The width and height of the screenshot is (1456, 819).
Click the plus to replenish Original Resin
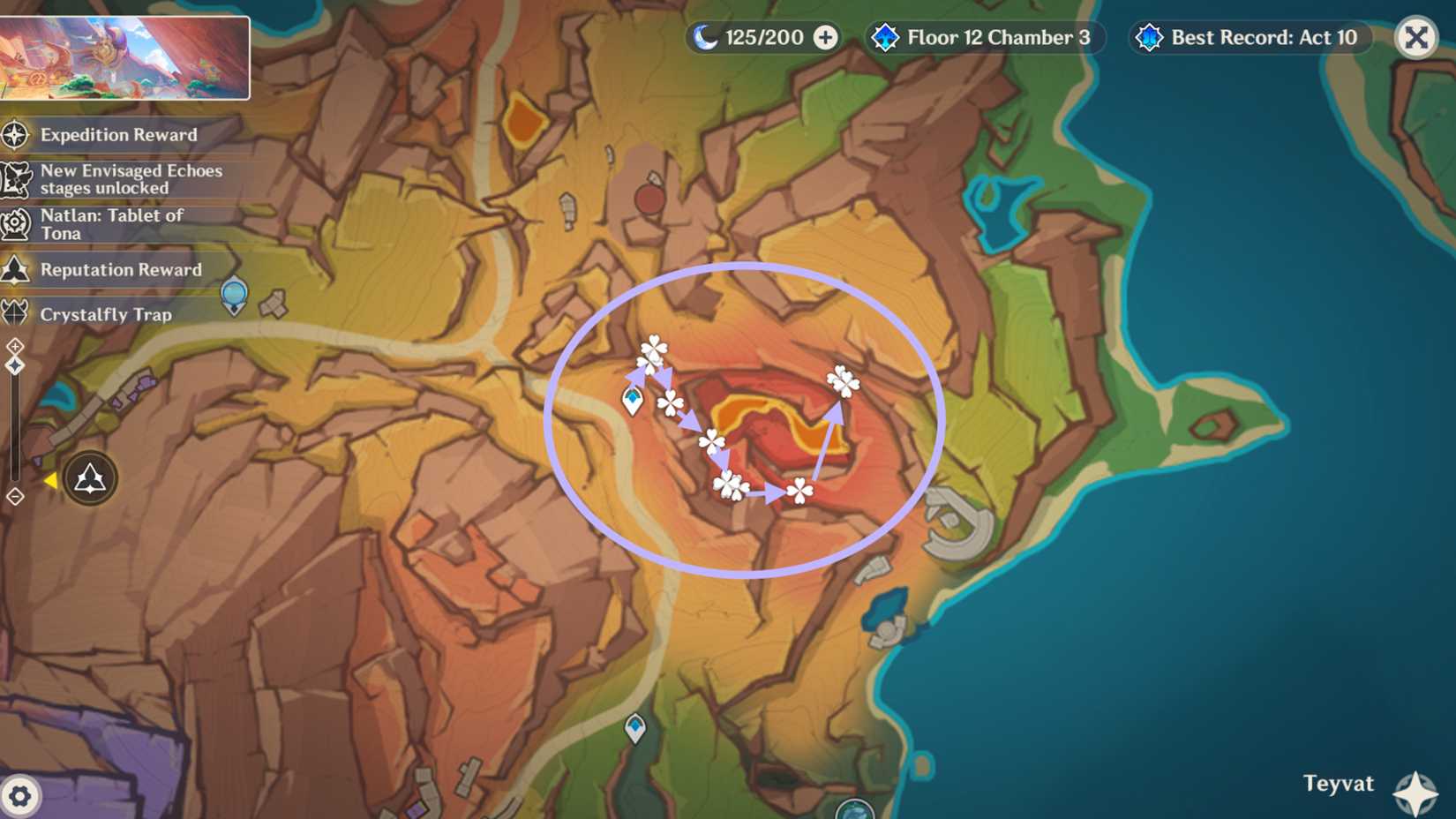pos(824,37)
